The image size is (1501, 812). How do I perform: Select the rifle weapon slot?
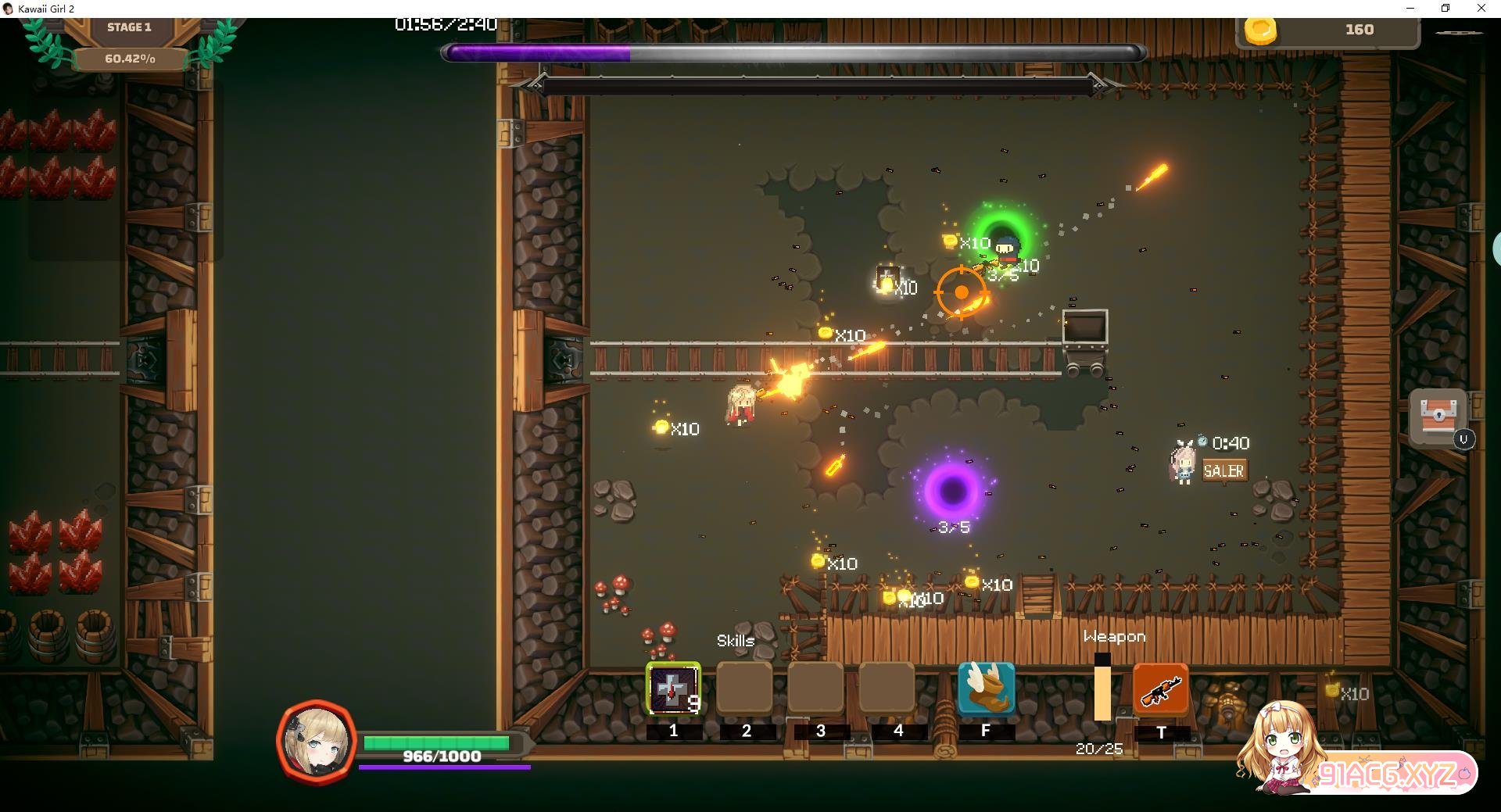click(x=1160, y=690)
